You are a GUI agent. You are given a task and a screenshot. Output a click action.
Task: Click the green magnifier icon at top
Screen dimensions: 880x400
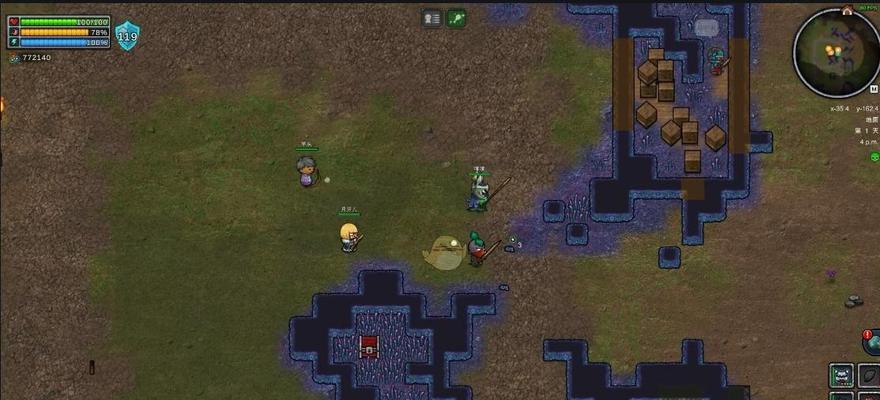pos(456,18)
